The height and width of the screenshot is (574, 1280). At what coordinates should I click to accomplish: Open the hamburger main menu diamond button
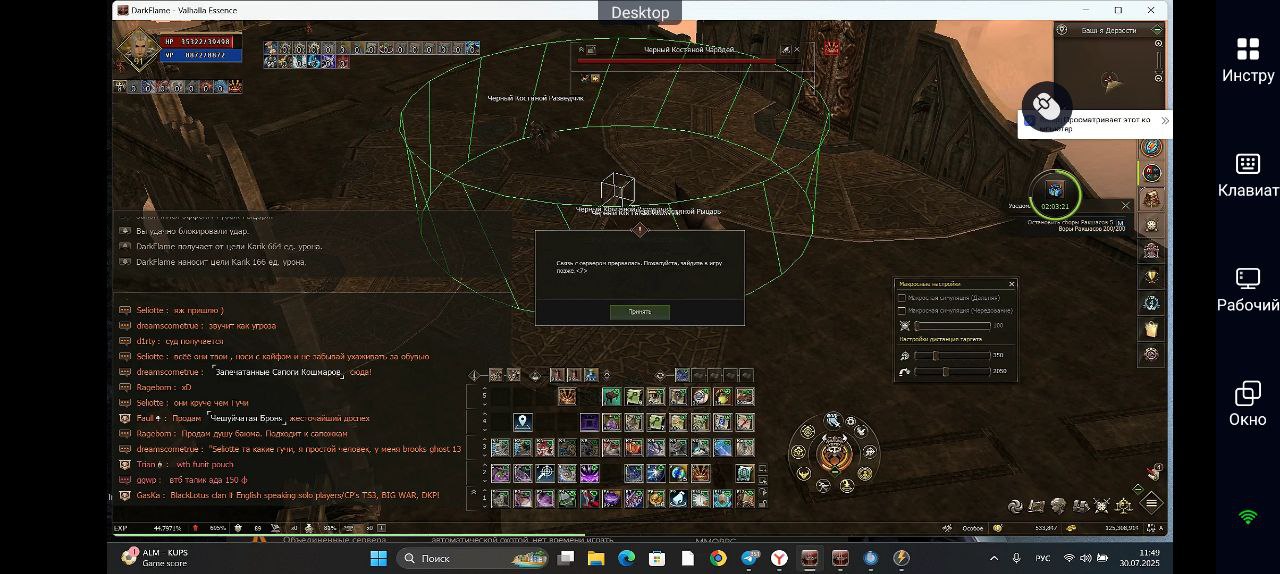tap(1152, 503)
